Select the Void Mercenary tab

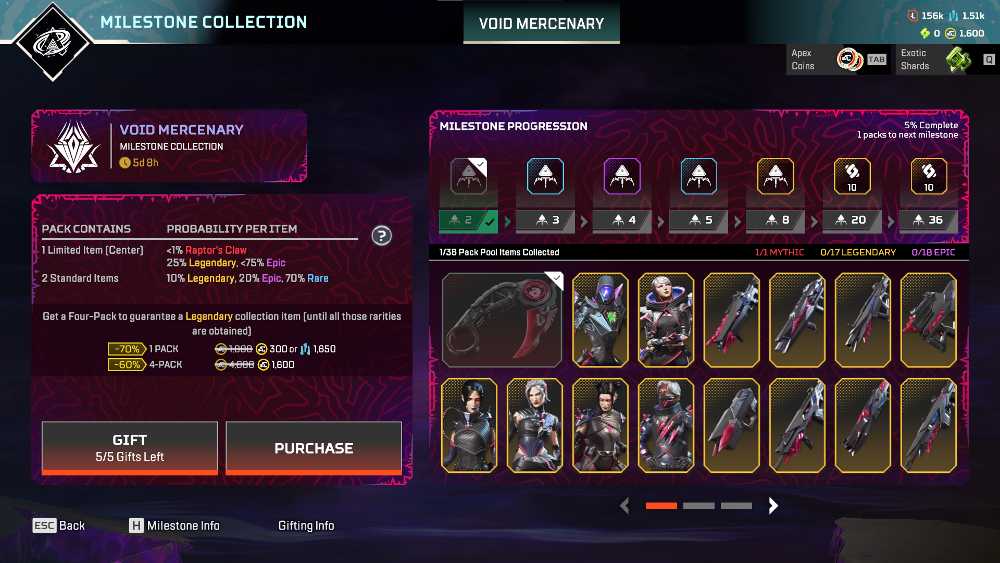click(x=541, y=23)
